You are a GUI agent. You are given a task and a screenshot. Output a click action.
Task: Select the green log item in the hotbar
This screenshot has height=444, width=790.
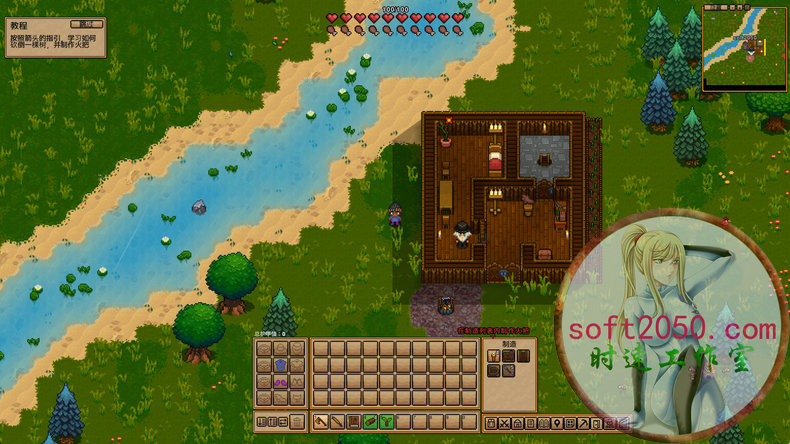pos(370,422)
